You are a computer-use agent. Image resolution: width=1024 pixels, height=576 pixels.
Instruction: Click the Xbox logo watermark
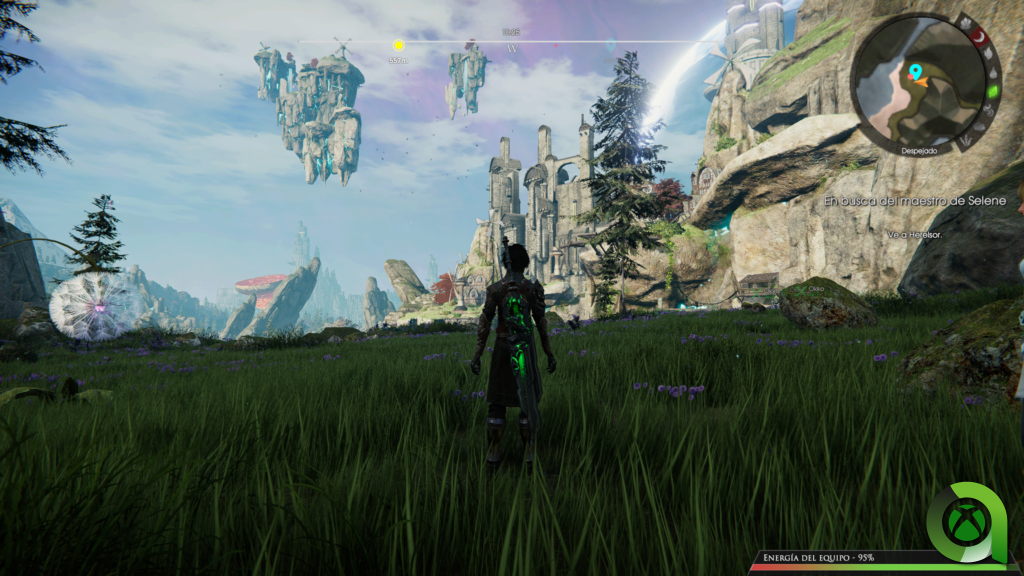coord(969,521)
